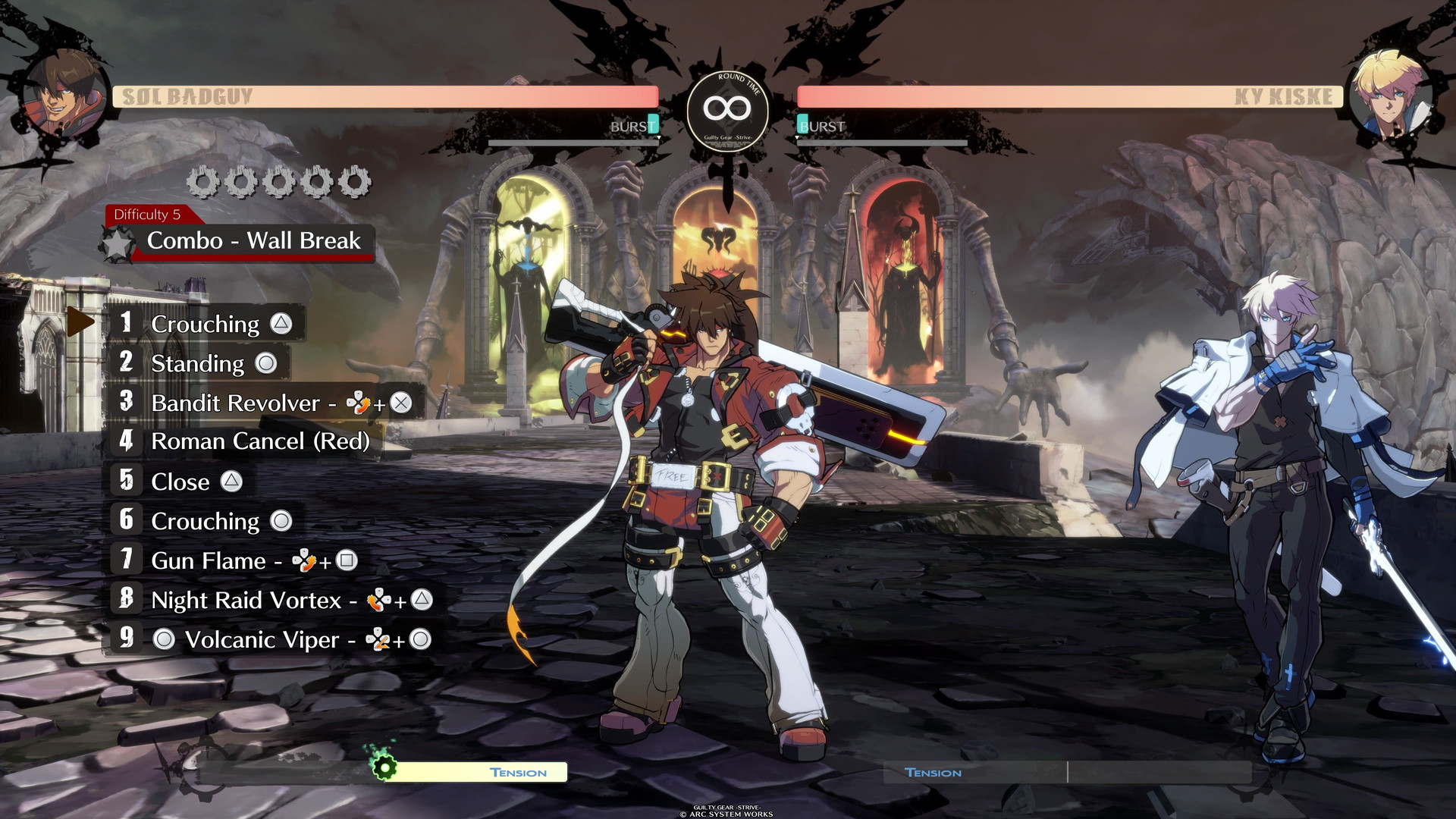Viewport: 1456px width, 819px height.
Task: Select step 1 Crouching in the combo list
Action: [206, 324]
